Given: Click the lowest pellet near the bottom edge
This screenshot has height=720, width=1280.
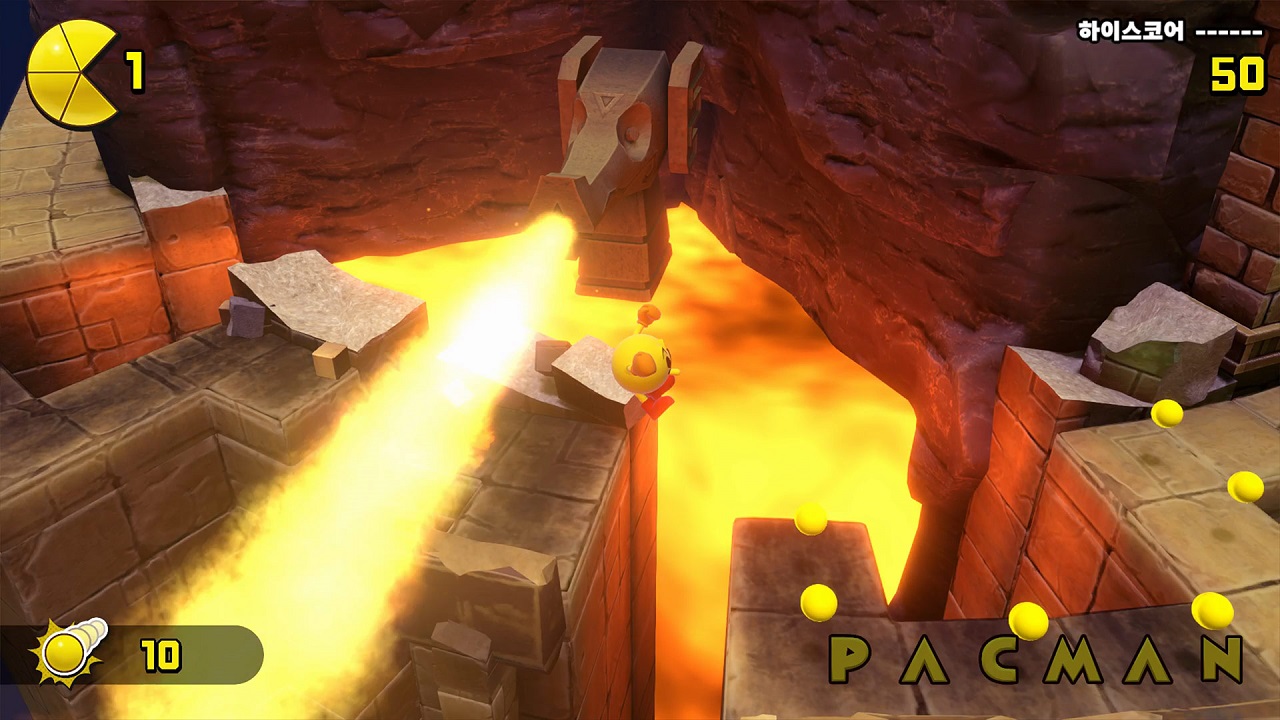Looking at the screenshot, I should click(1028, 619).
